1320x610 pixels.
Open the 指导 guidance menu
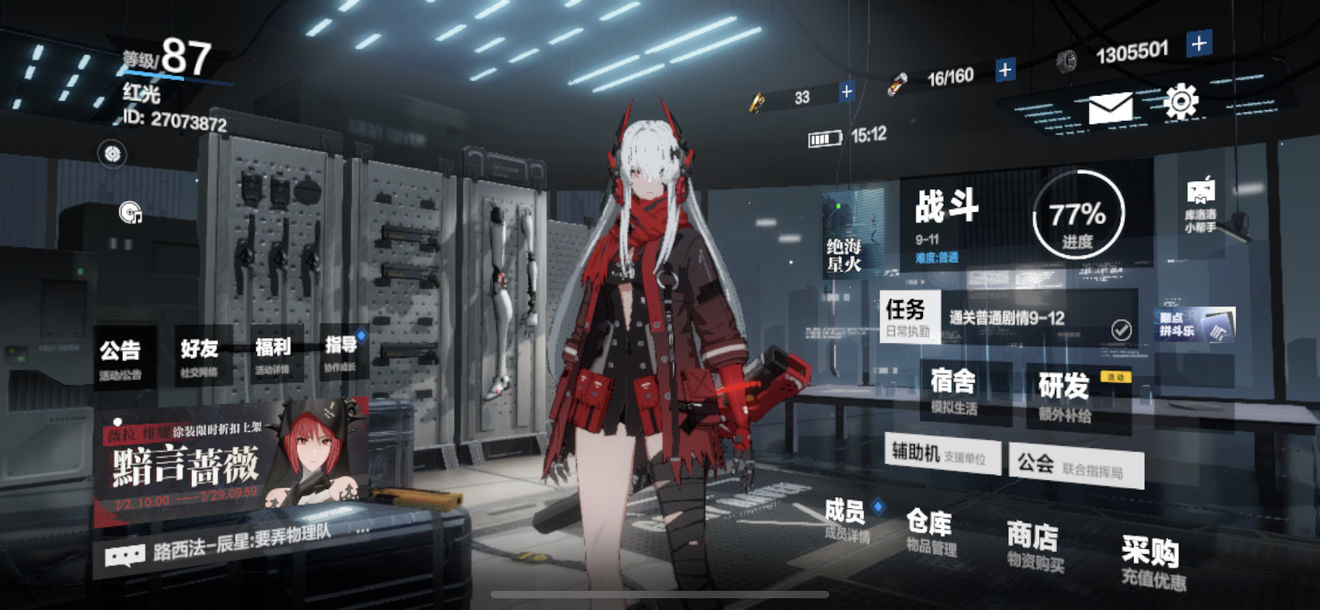click(x=342, y=353)
